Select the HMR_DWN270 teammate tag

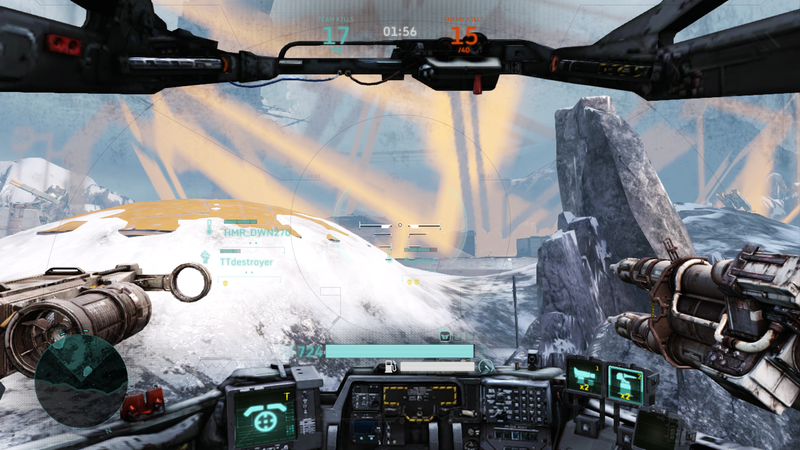[256, 232]
